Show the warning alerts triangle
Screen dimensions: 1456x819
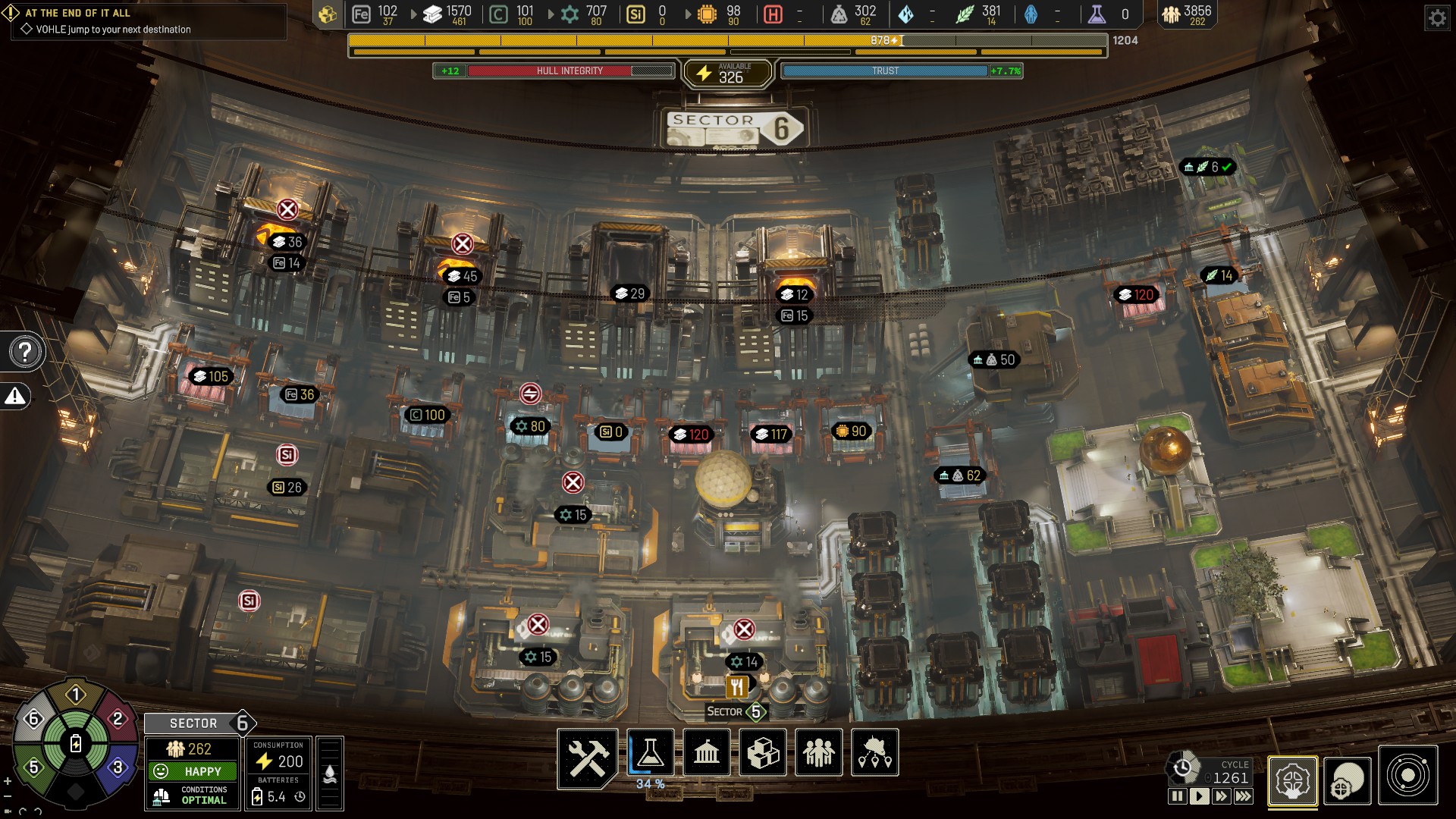tap(15, 396)
